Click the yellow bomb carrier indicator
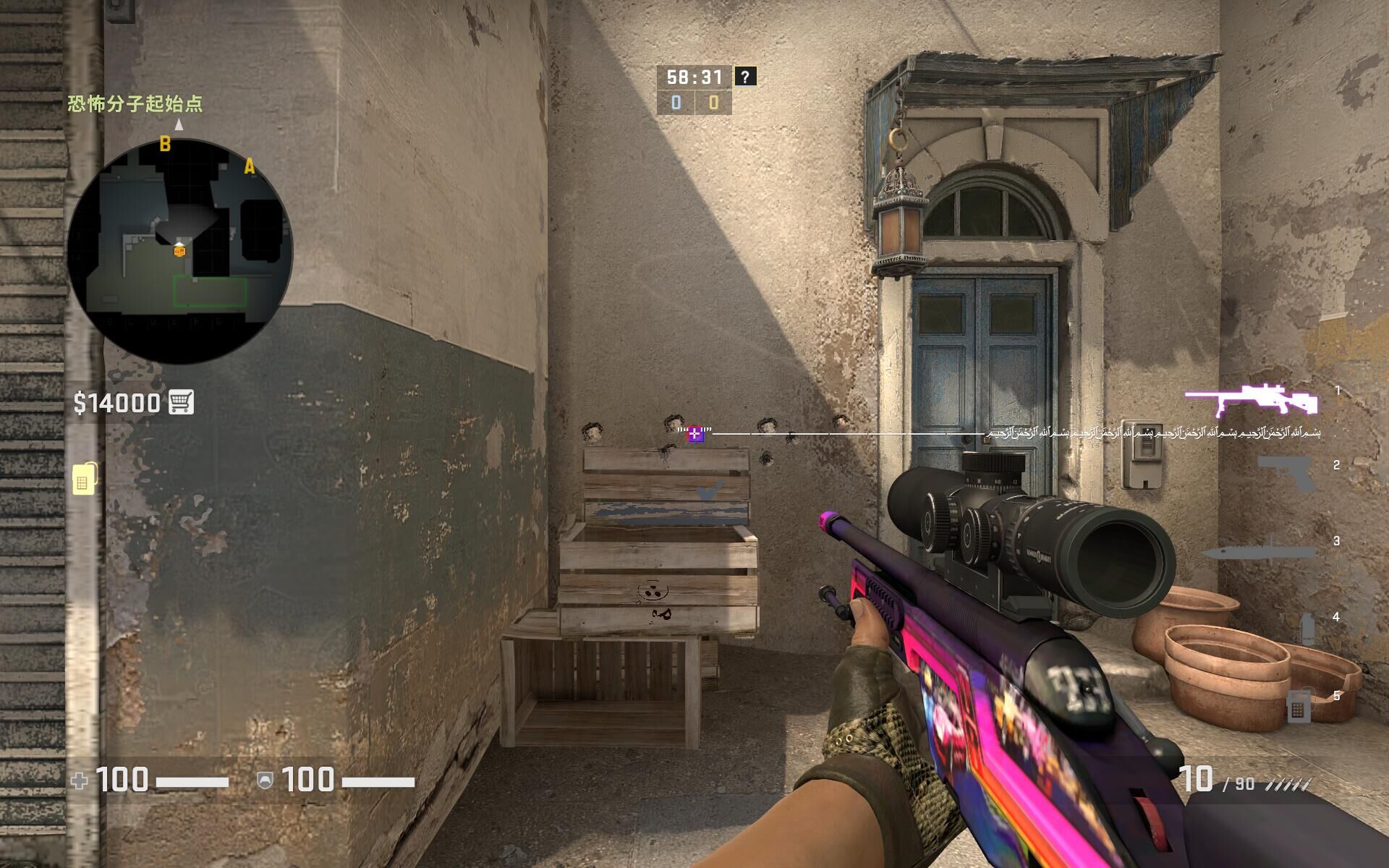The width and height of the screenshot is (1389, 868). click(85, 477)
